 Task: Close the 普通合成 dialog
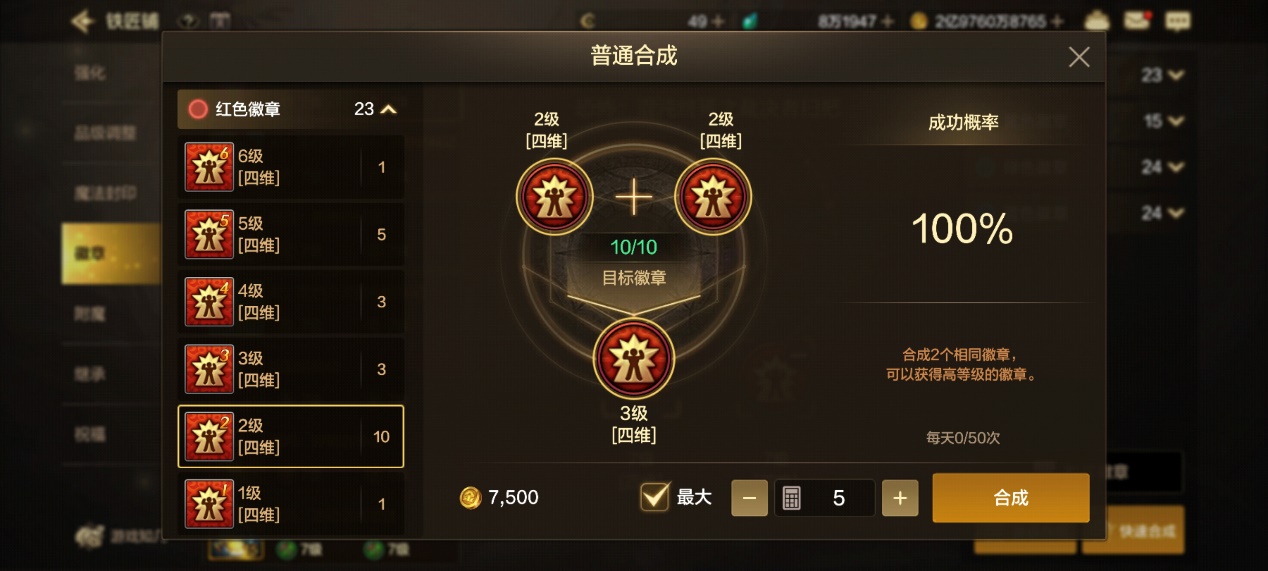[1078, 57]
